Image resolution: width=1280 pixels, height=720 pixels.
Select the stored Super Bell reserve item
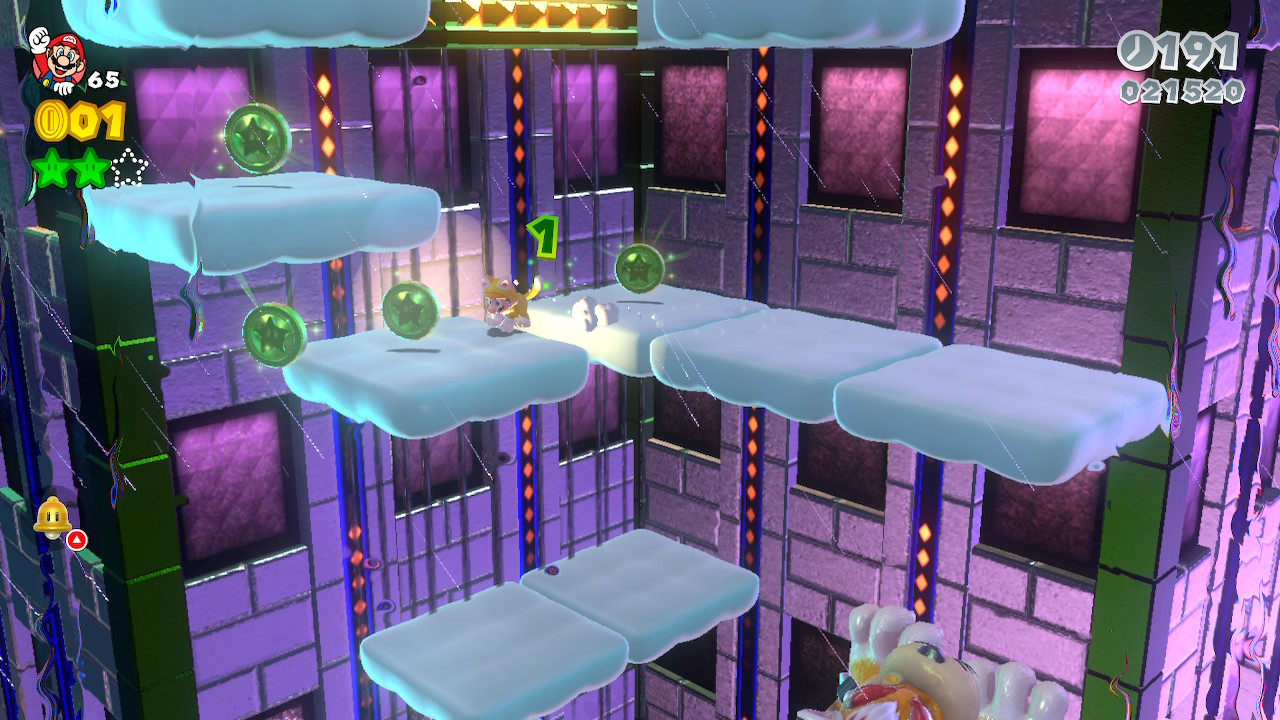(x=50, y=517)
